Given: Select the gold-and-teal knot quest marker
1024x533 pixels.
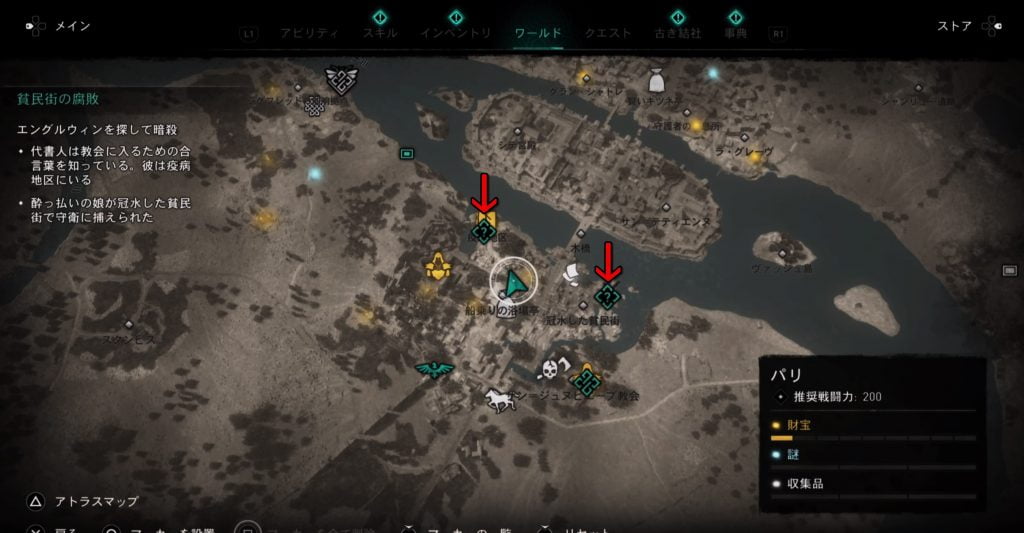Looking at the screenshot, I should coord(585,379).
